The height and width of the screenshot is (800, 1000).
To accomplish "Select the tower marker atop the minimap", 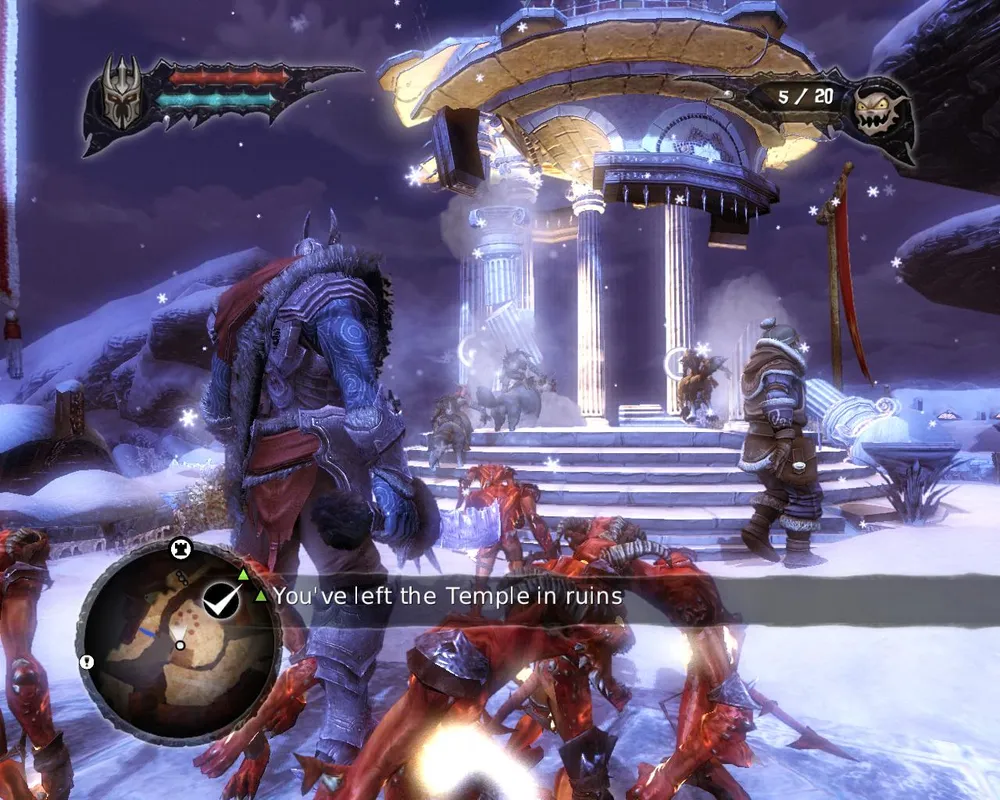I will 182,547.
